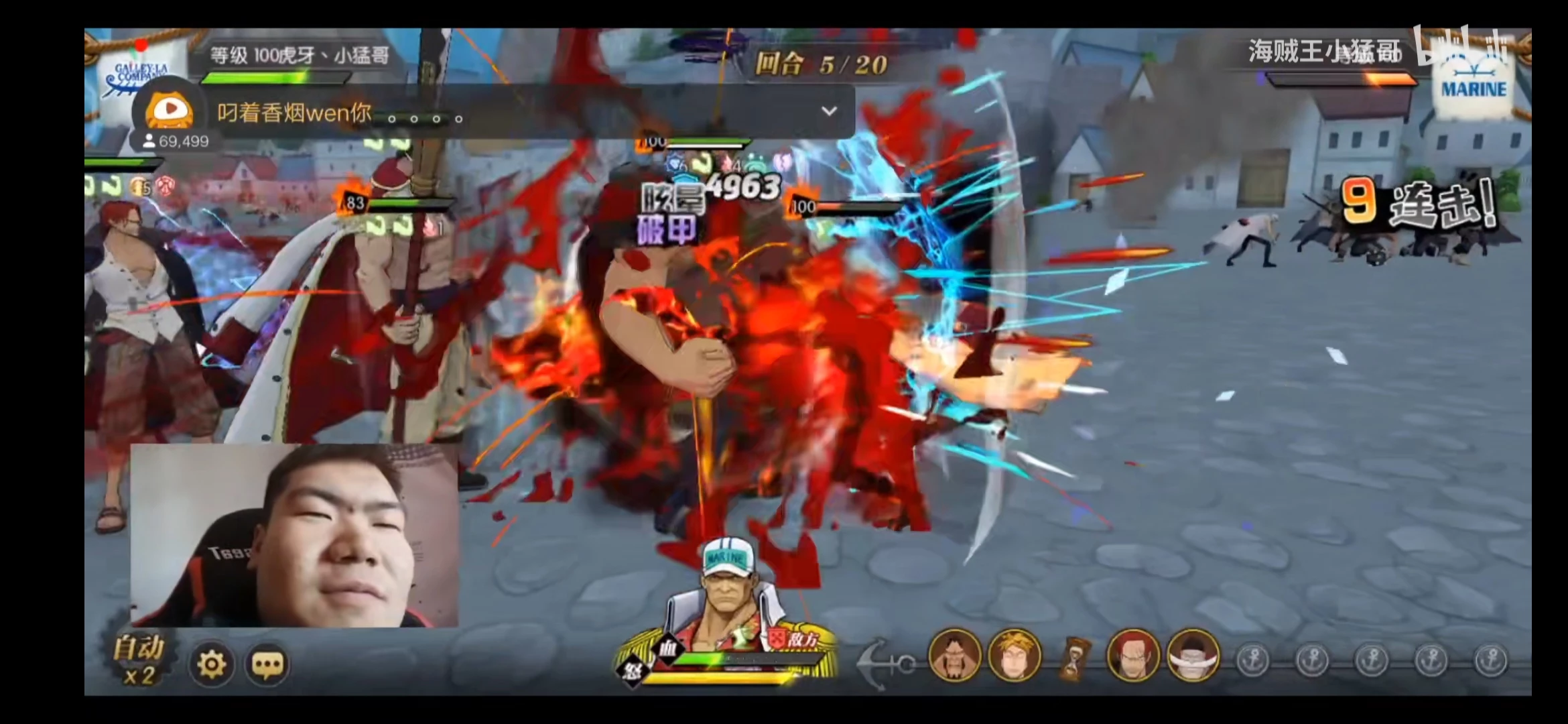Open the orange streamer avatar icon
This screenshot has width=1568, height=724.
click(170, 111)
